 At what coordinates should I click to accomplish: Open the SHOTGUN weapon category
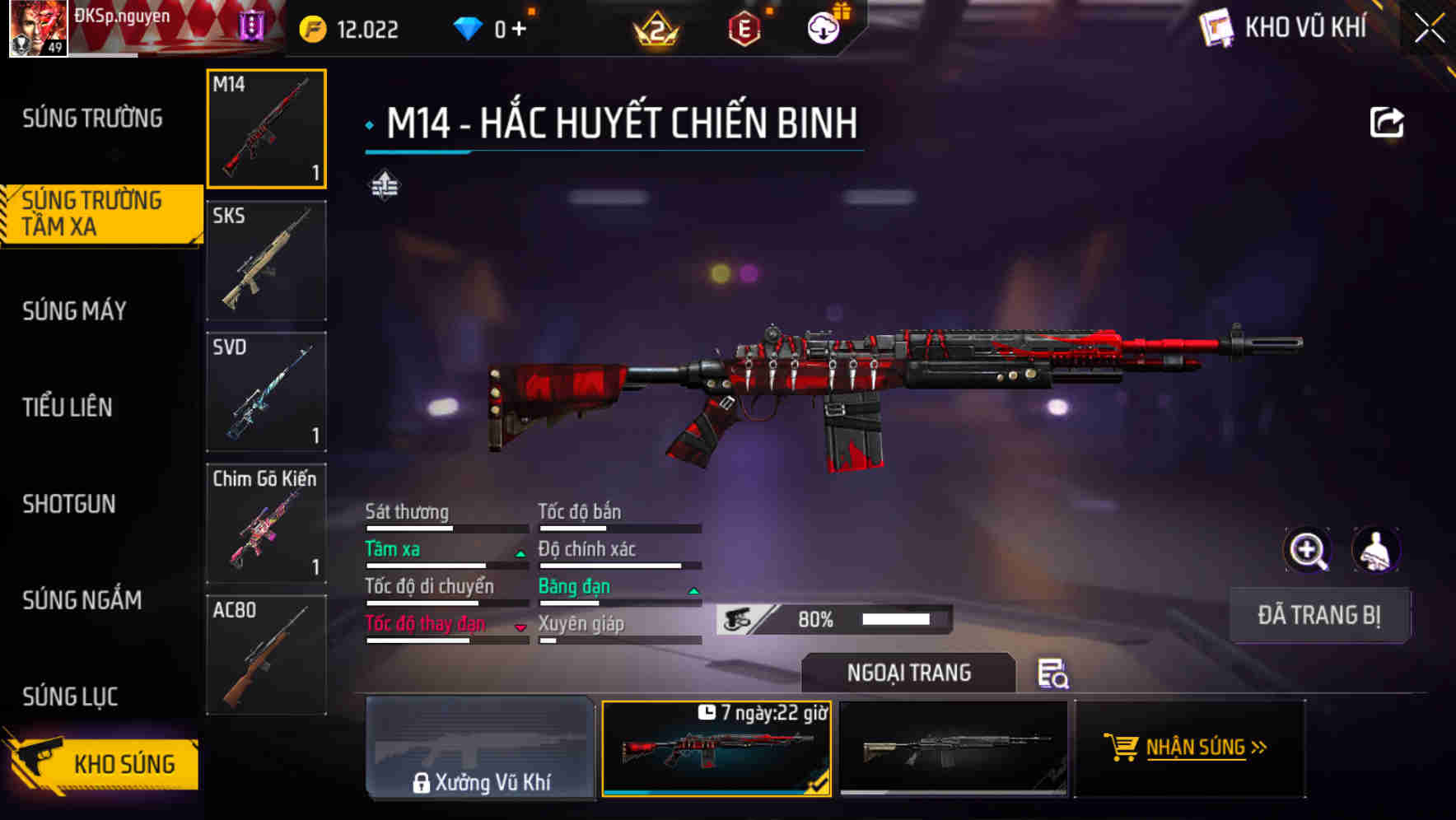click(x=69, y=504)
